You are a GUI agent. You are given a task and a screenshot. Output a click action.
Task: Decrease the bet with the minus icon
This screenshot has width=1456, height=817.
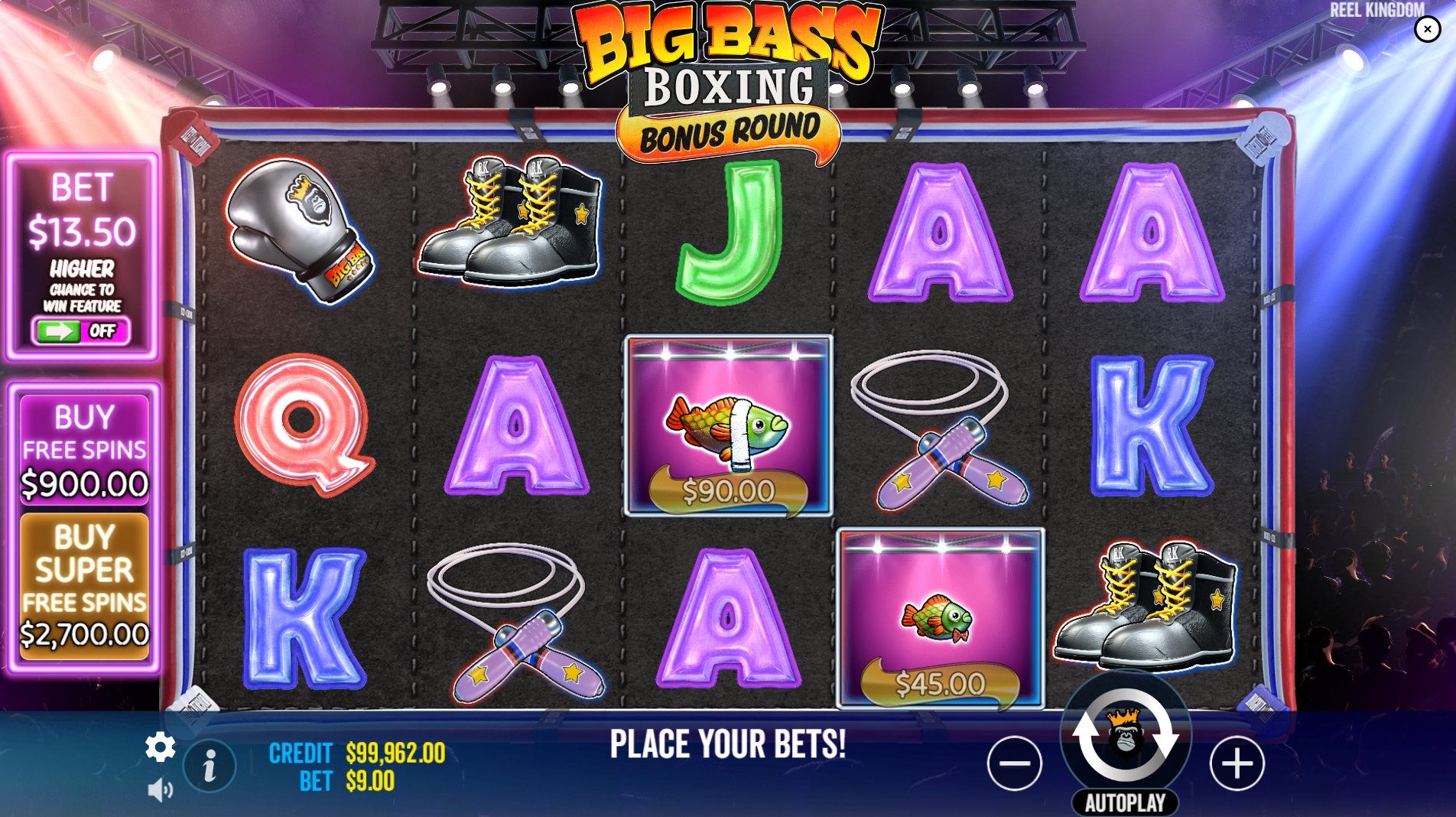pos(1016,762)
